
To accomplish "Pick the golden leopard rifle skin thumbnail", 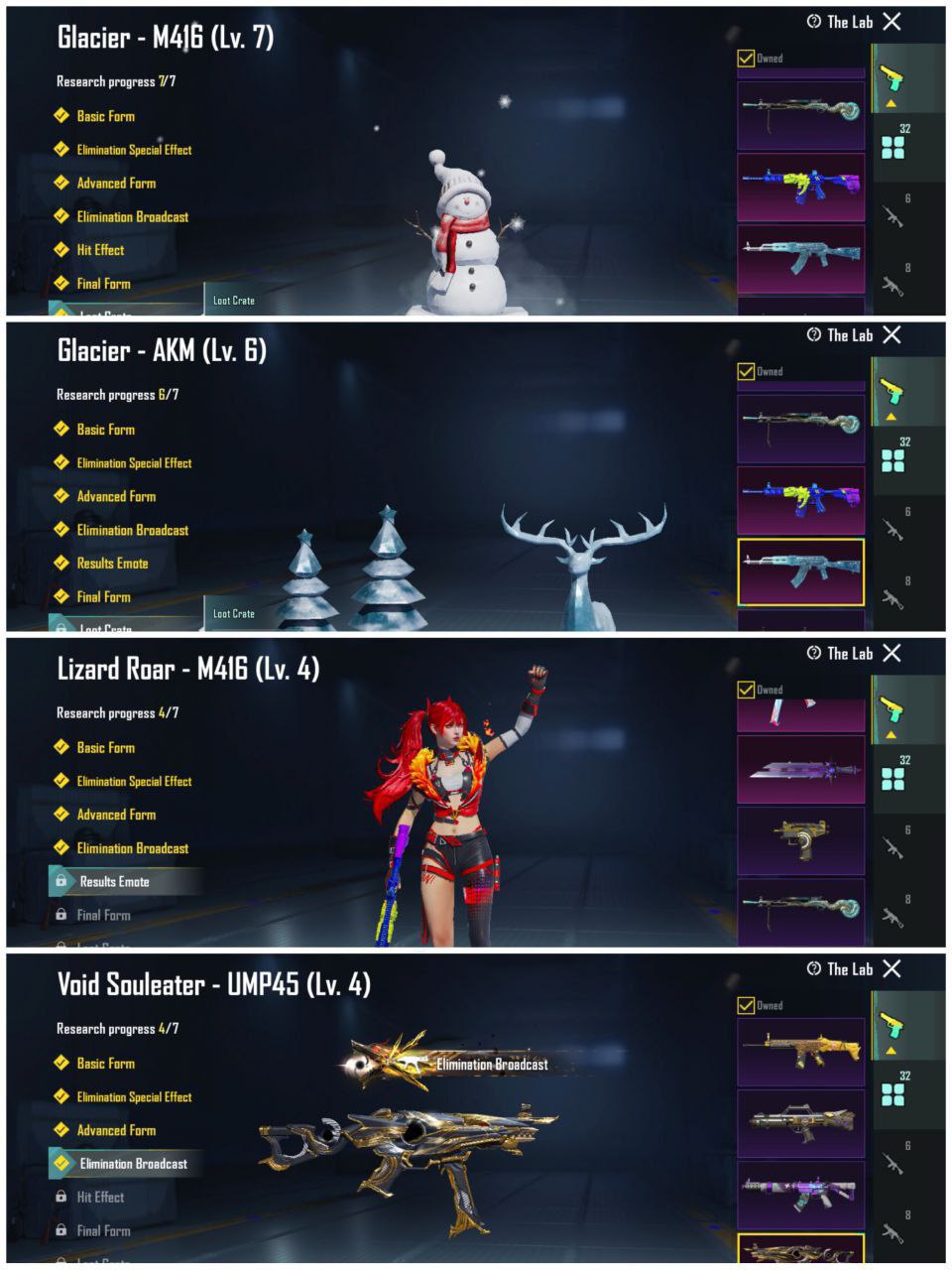I will (800, 1052).
